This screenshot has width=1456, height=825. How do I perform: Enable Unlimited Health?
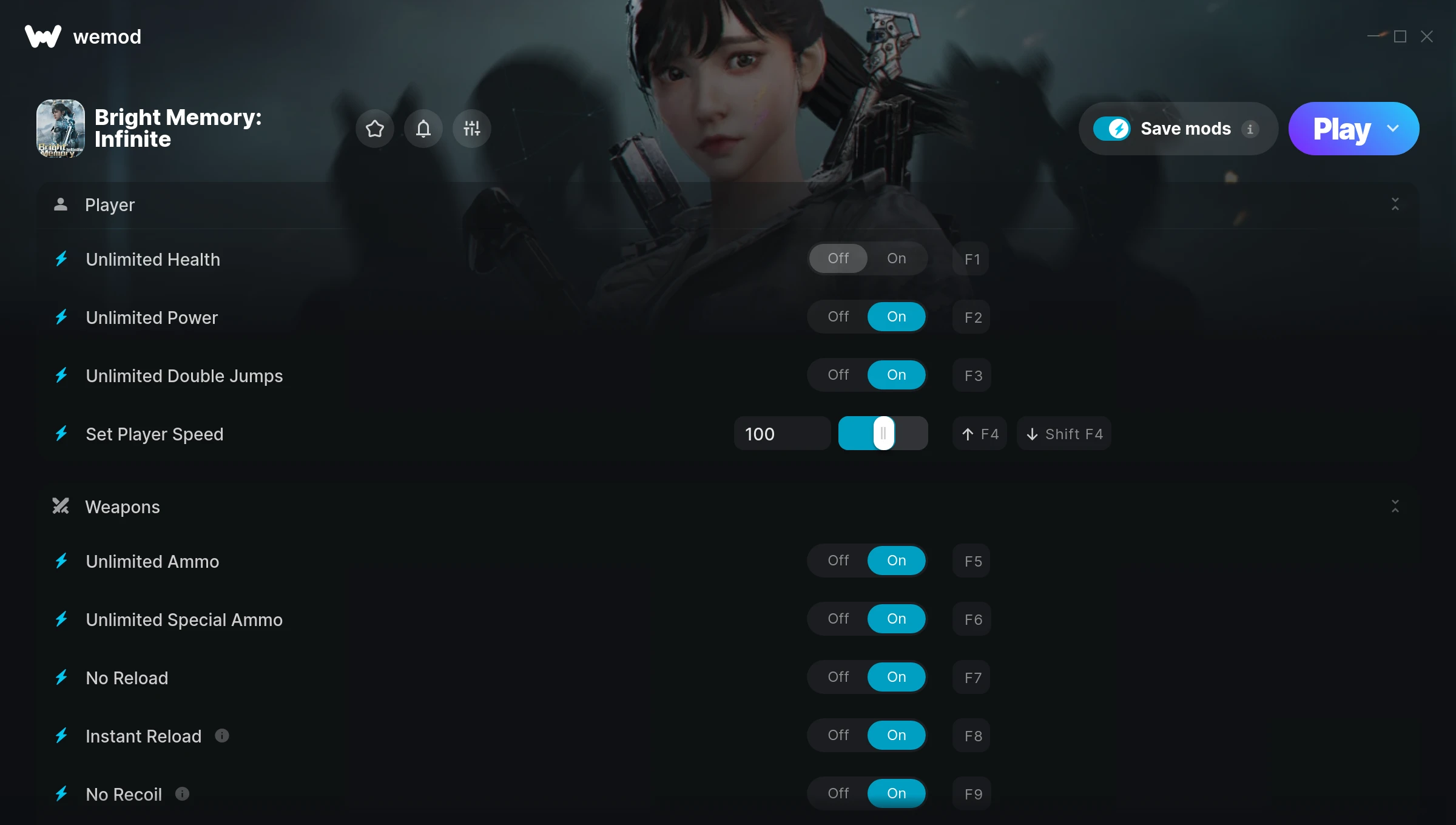[x=896, y=258]
